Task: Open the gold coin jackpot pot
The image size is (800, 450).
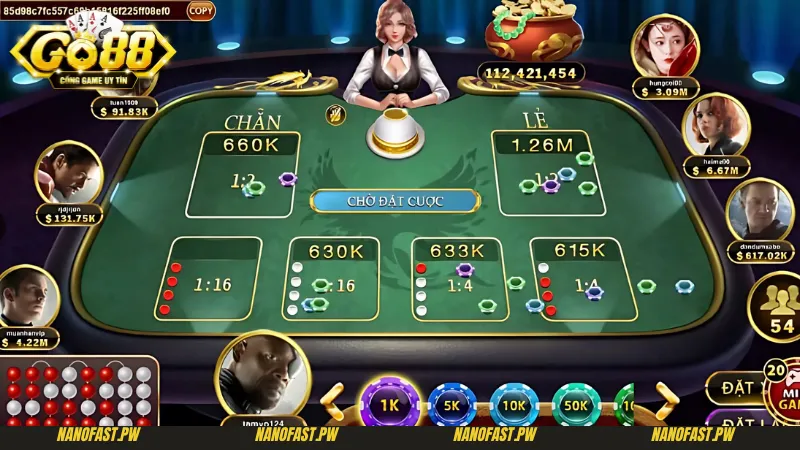Action: pyautogui.click(x=532, y=33)
